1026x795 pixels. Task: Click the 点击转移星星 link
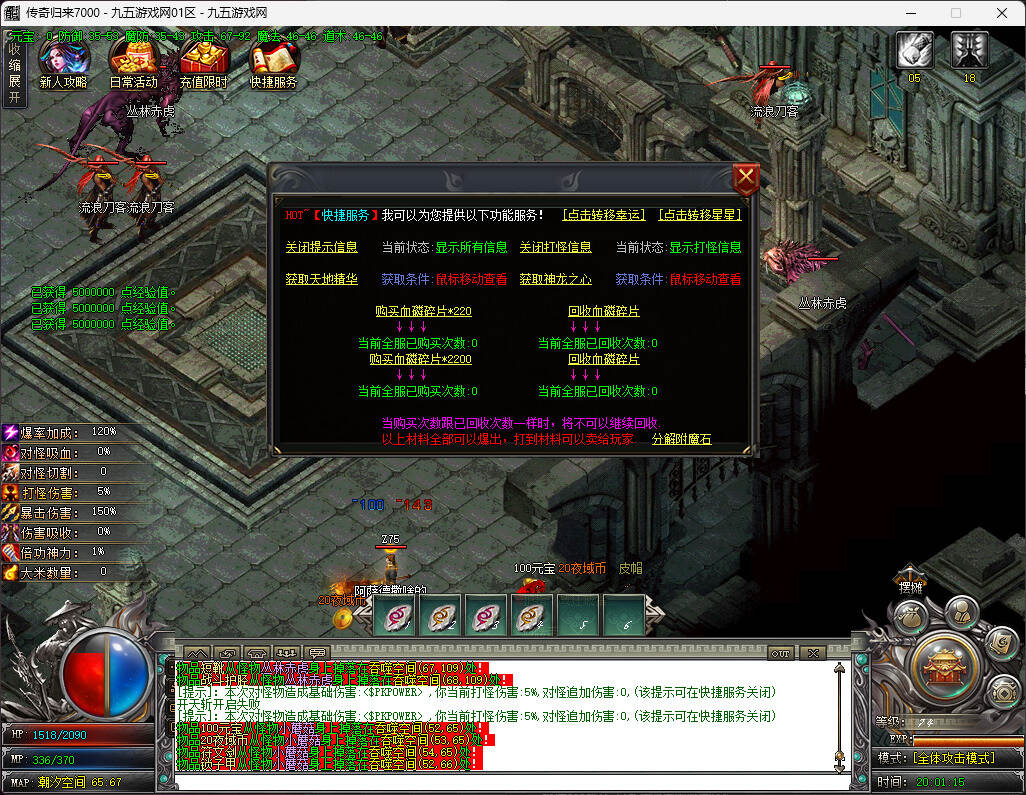click(x=699, y=215)
